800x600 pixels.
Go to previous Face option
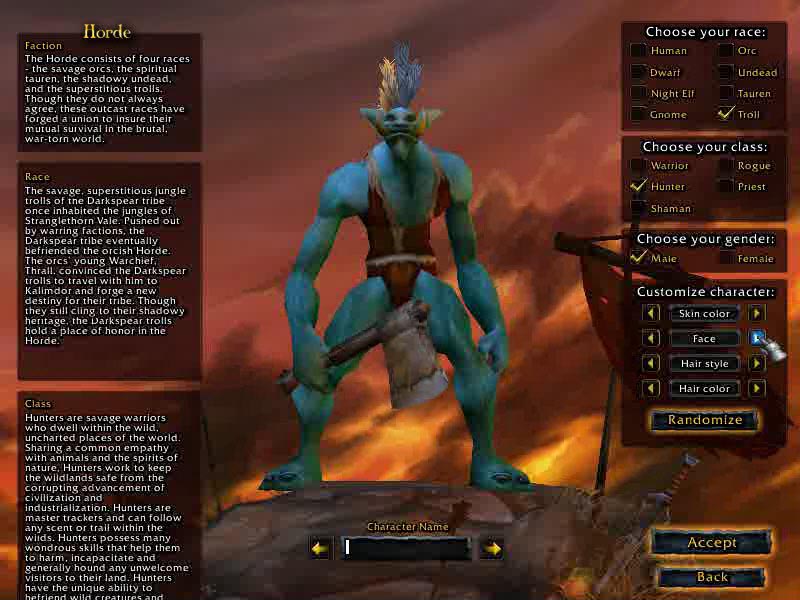click(x=651, y=338)
